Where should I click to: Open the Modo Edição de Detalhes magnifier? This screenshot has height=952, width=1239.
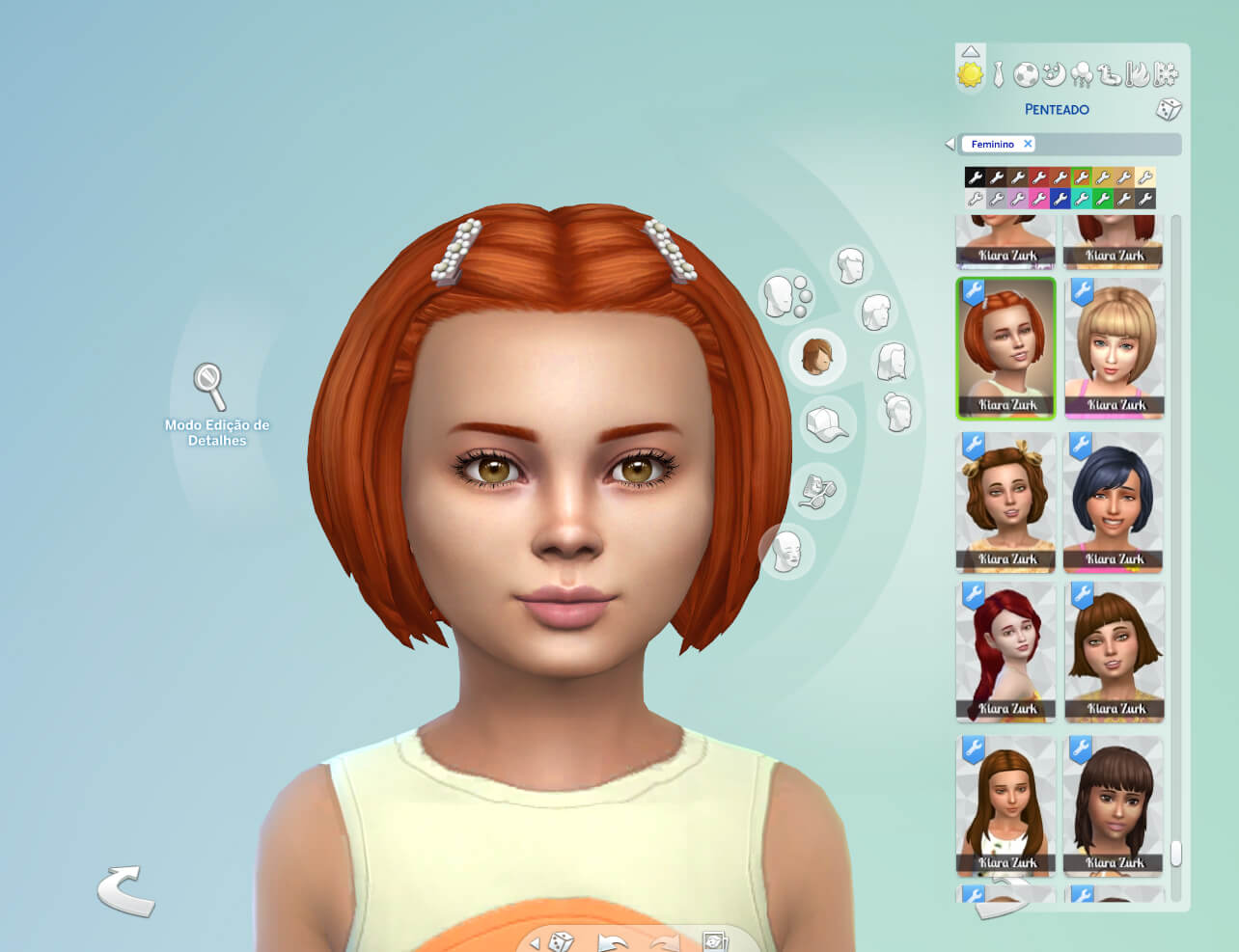[209, 386]
